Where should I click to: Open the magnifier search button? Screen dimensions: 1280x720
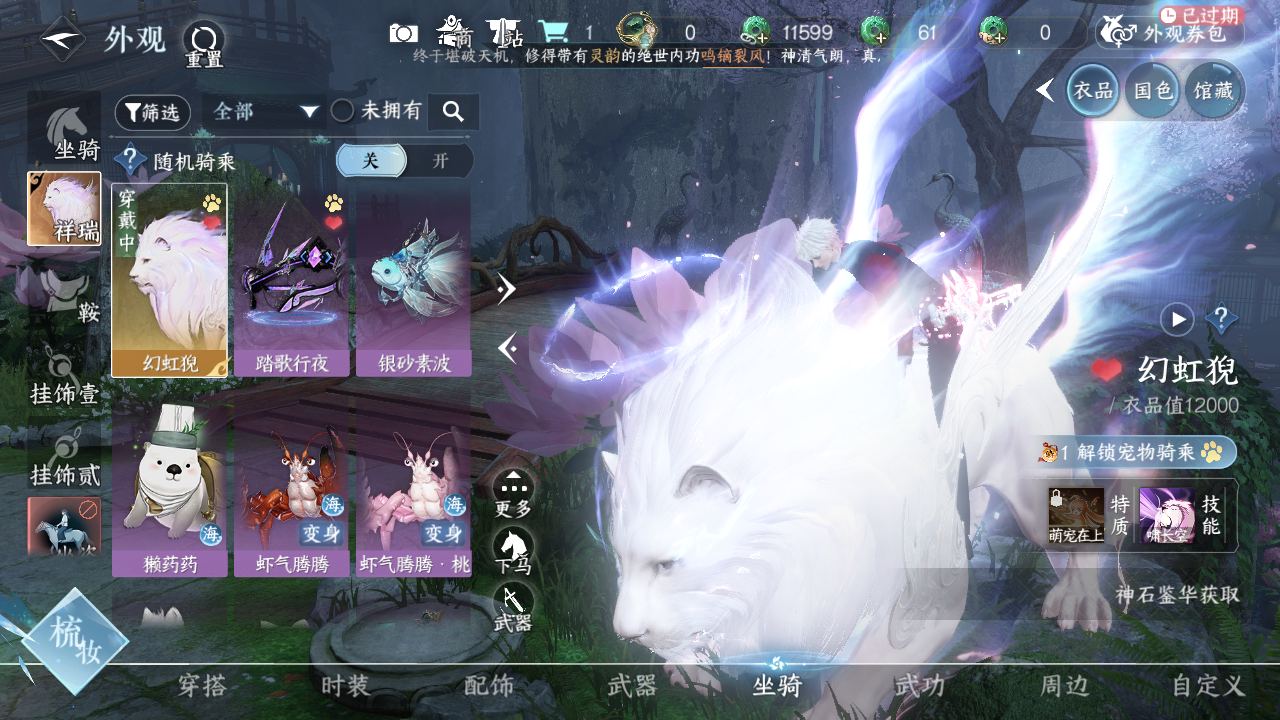[453, 112]
